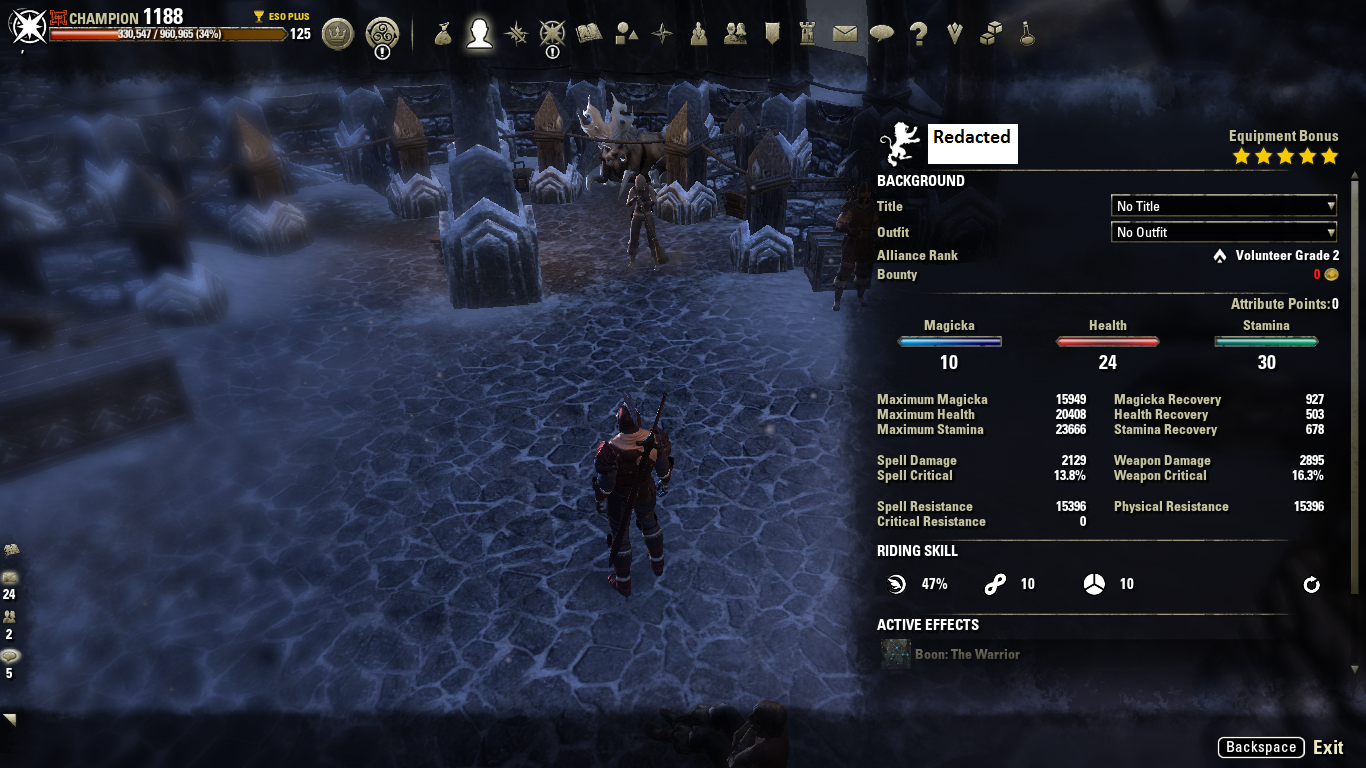The height and width of the screenshot is (768, 1366).
Task: Open the Help question mark menu
Action: point(918,35)
